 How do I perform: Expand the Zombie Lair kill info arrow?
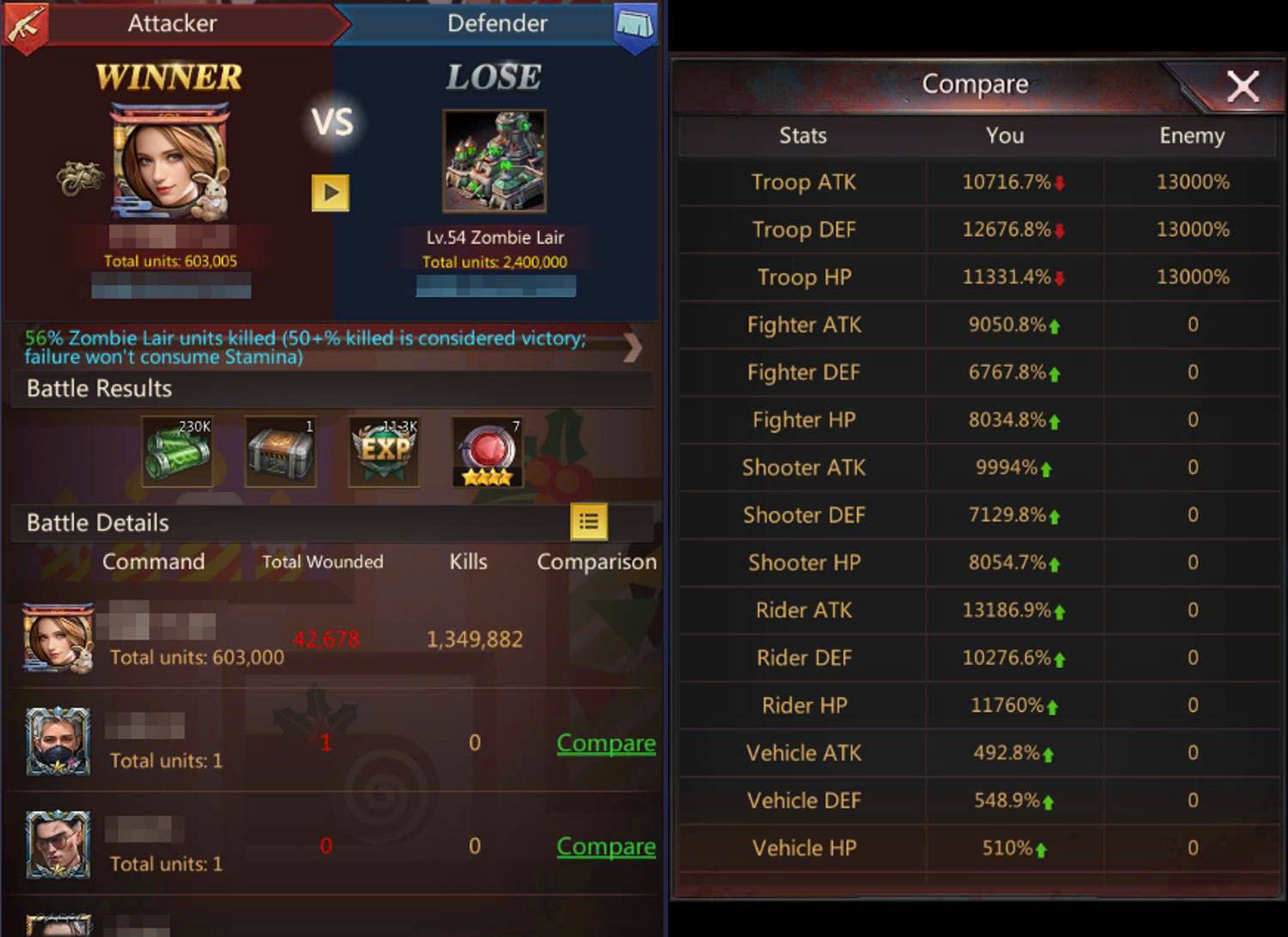(x=633, y=348)
